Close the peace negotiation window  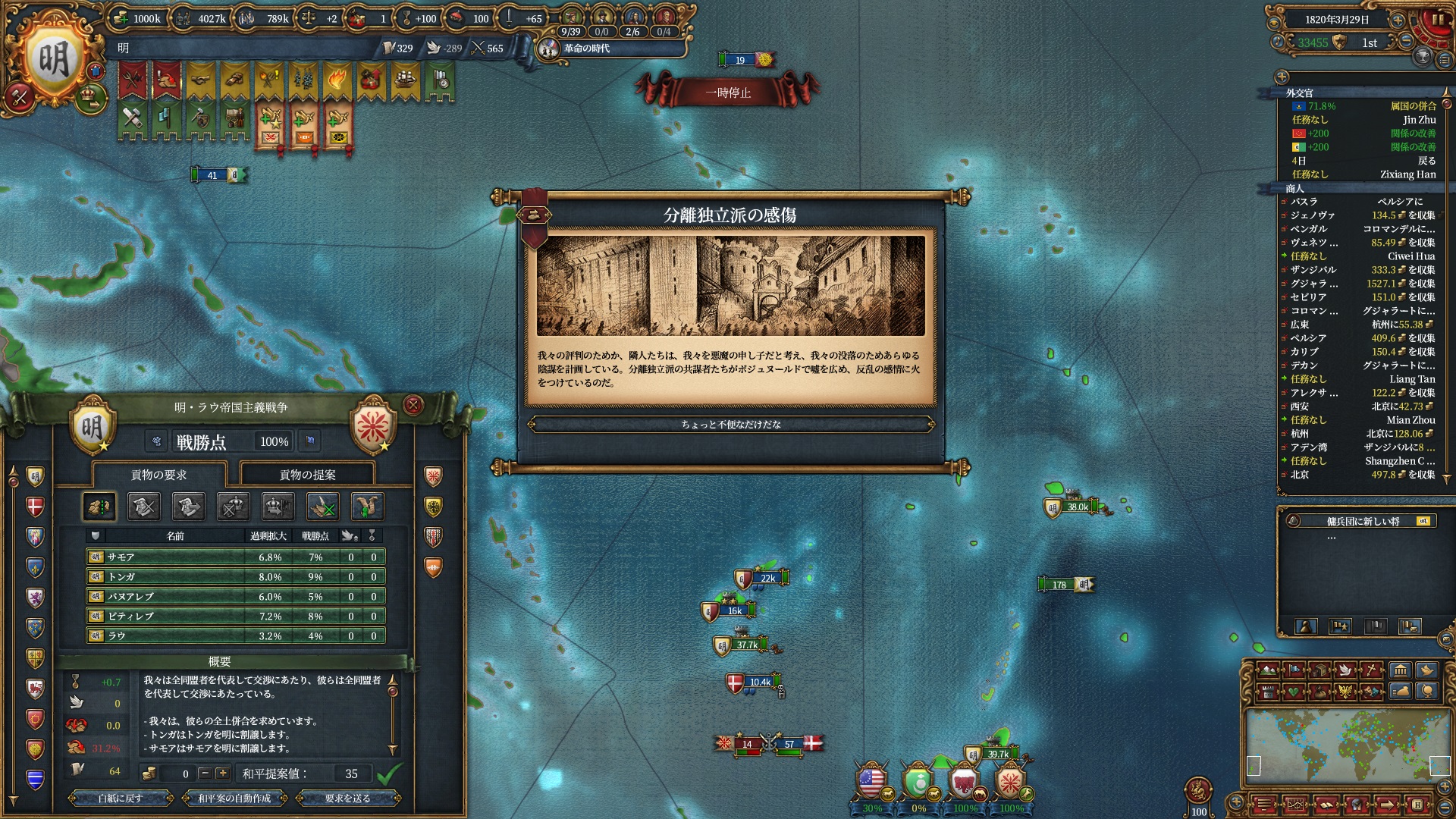[413, 405]
